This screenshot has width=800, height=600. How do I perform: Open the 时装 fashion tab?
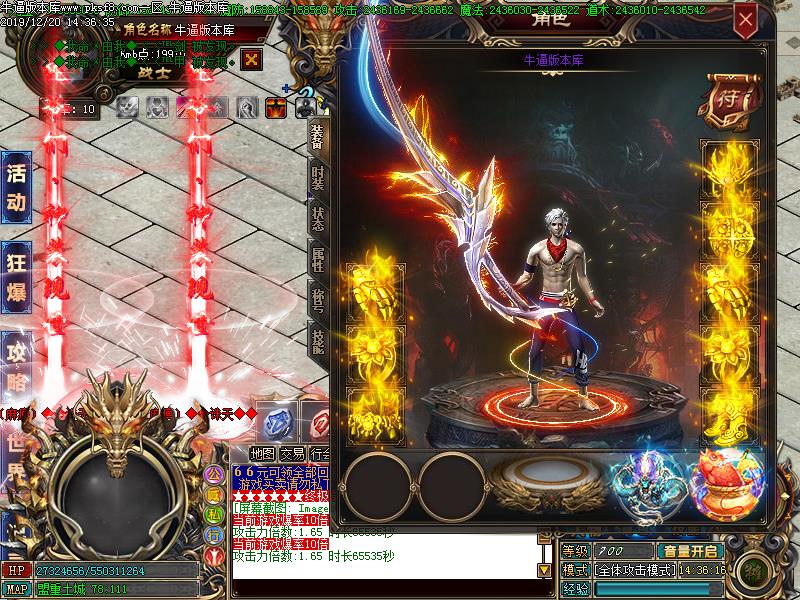(x=317, y=179)
